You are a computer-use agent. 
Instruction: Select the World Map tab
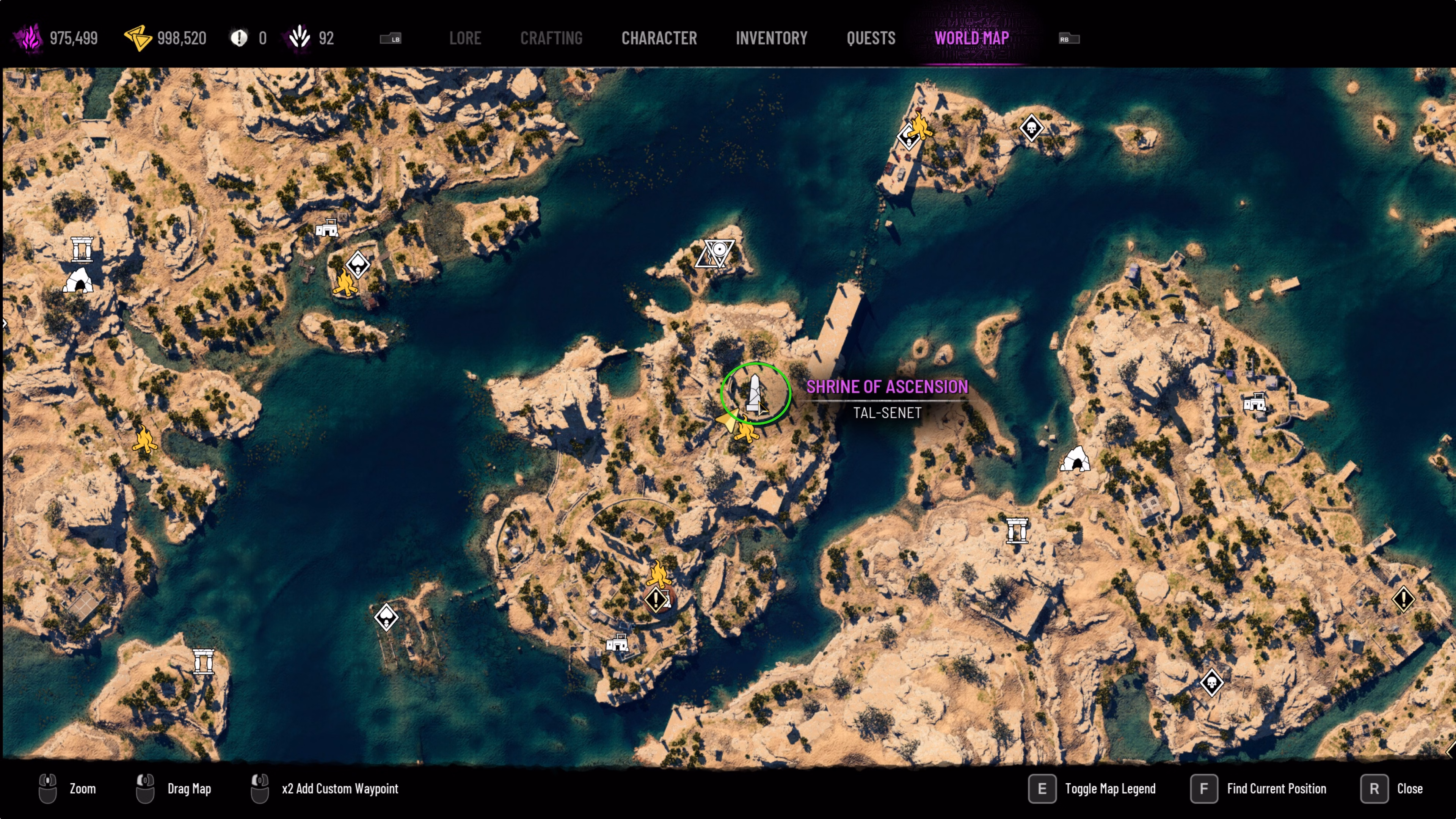point(971,38)
